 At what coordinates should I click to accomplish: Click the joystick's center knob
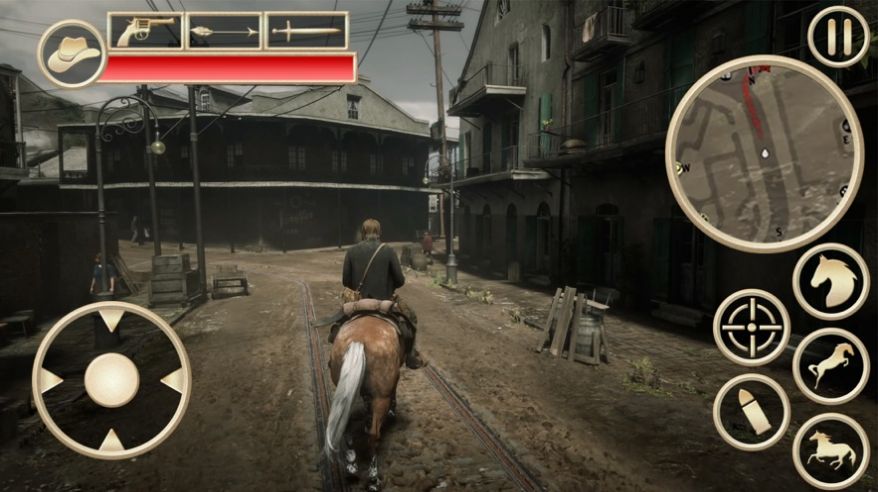tap(111, 380)
